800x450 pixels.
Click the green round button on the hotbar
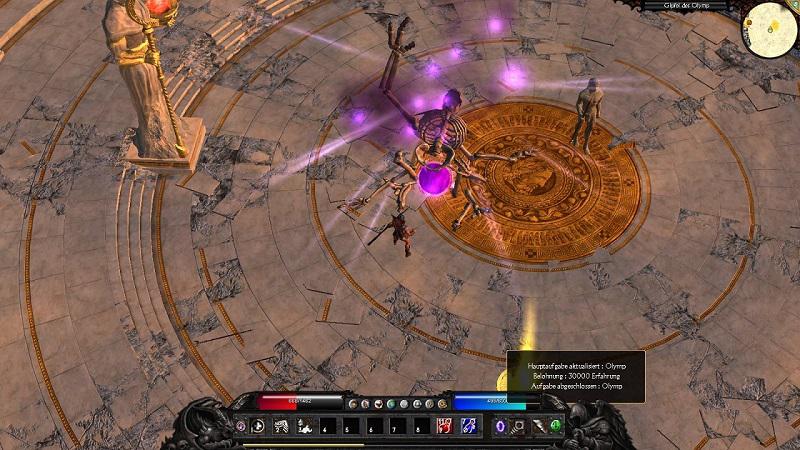click(x=556, y=426)
